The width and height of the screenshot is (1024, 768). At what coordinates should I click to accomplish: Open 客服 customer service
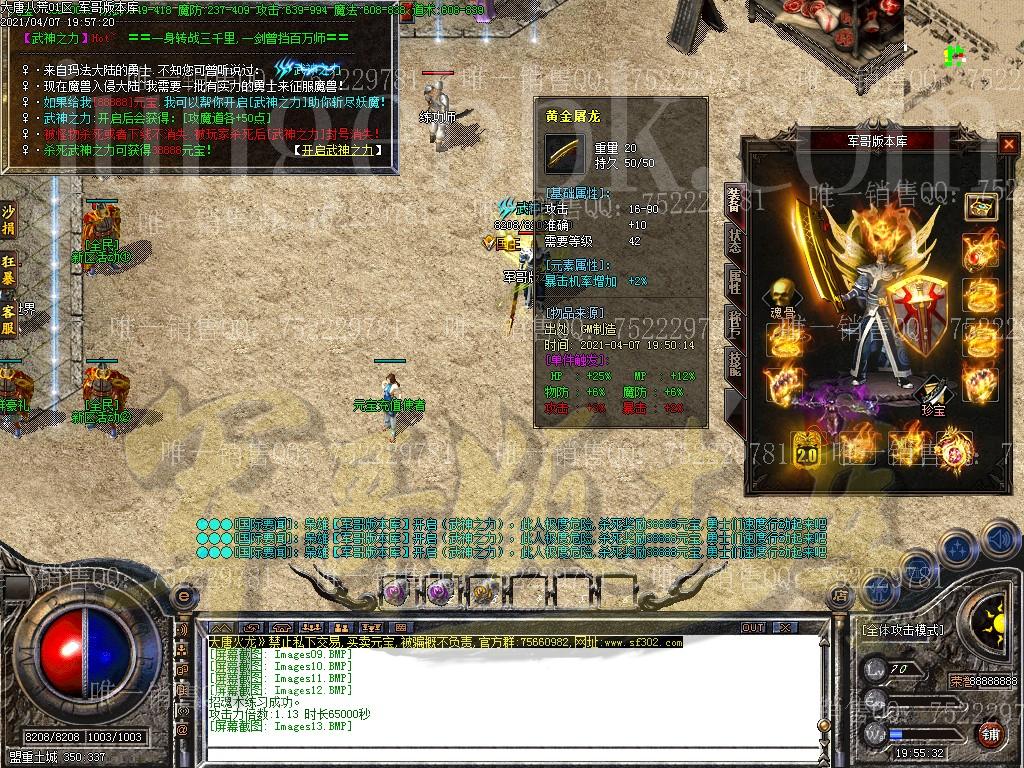click(x=9, y=316)
